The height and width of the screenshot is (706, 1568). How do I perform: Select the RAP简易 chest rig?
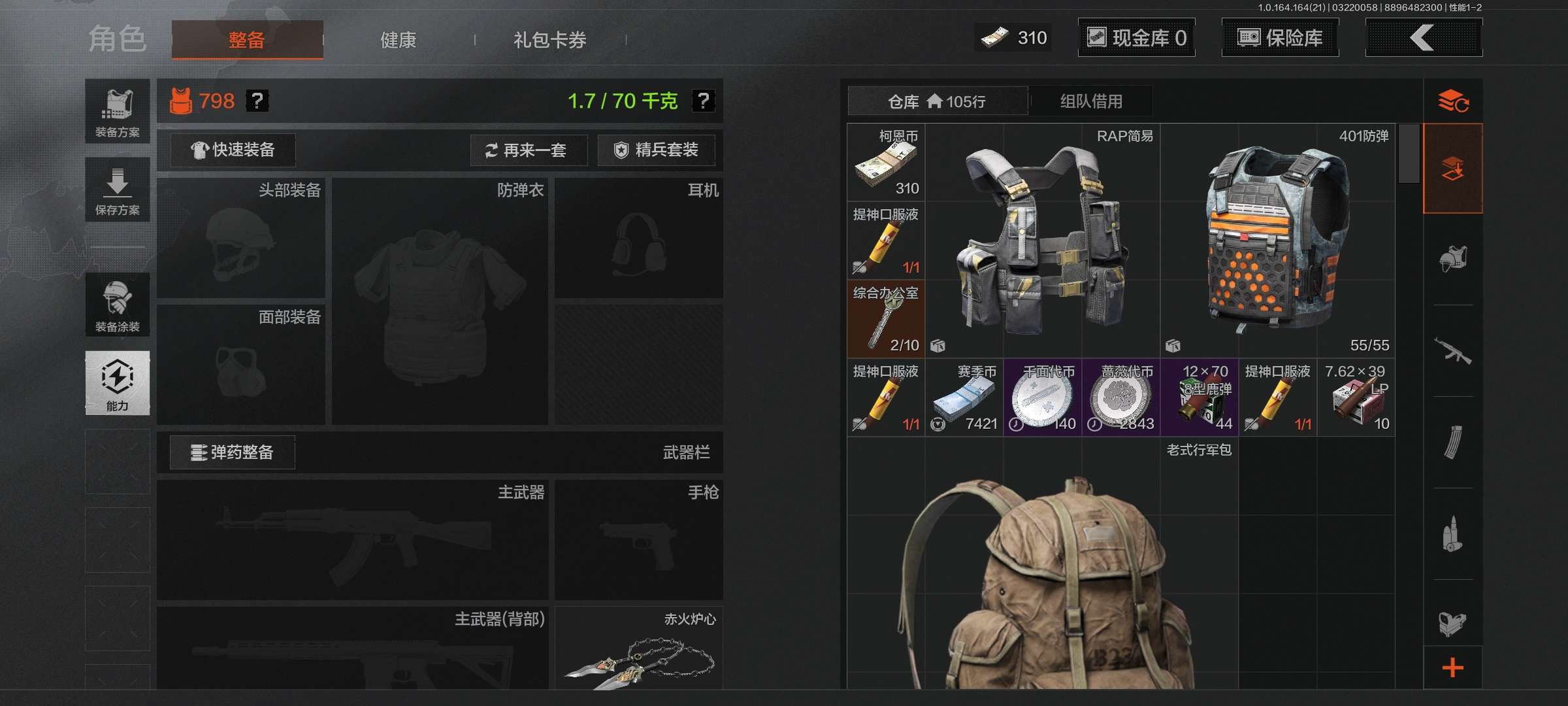(1042, 240)
